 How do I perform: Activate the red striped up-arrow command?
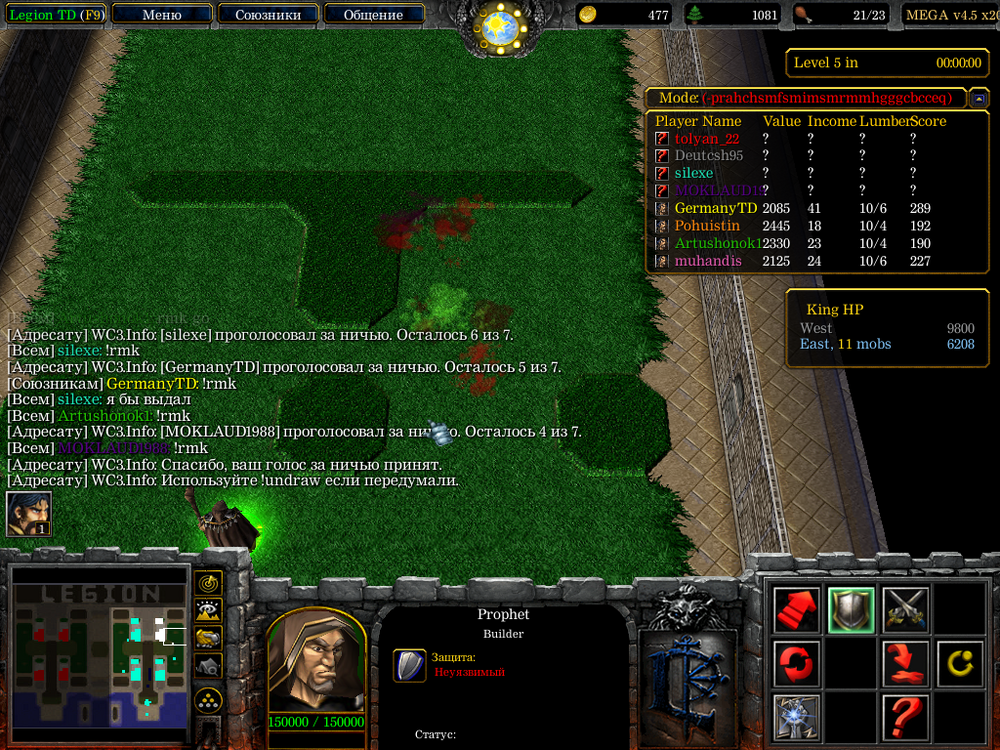click(797, 609)
